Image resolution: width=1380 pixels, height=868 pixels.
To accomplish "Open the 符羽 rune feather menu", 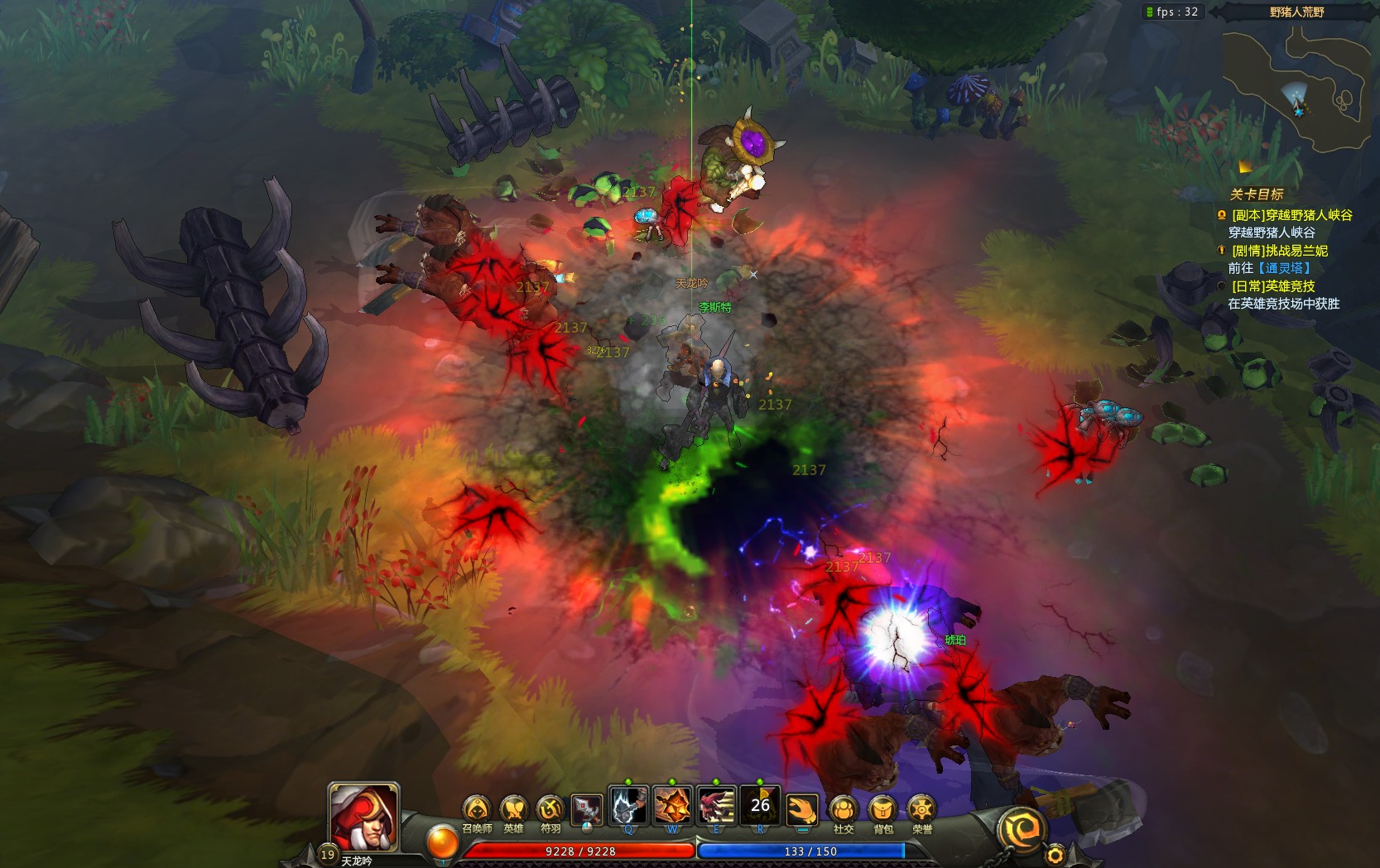I will pos(551,810).
